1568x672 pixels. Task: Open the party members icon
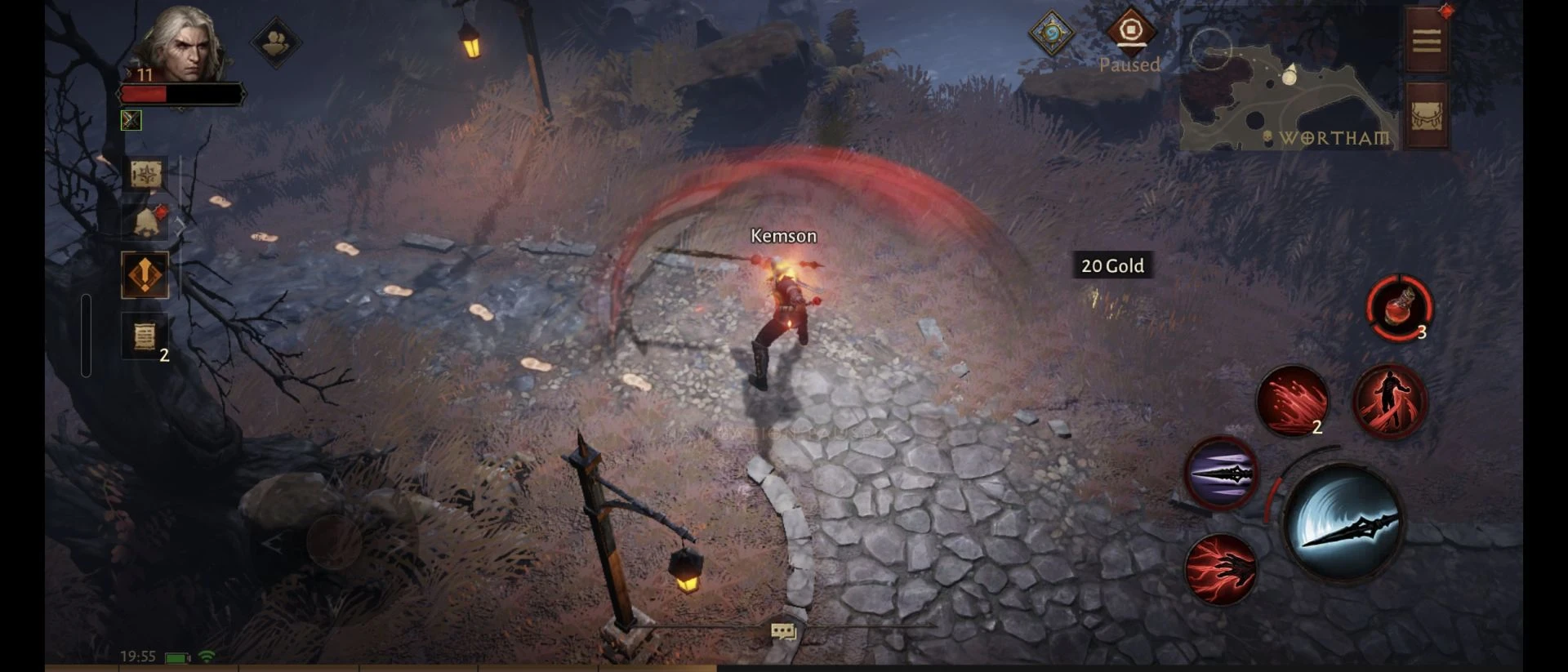pyautogui.click(x=275, y=42)
